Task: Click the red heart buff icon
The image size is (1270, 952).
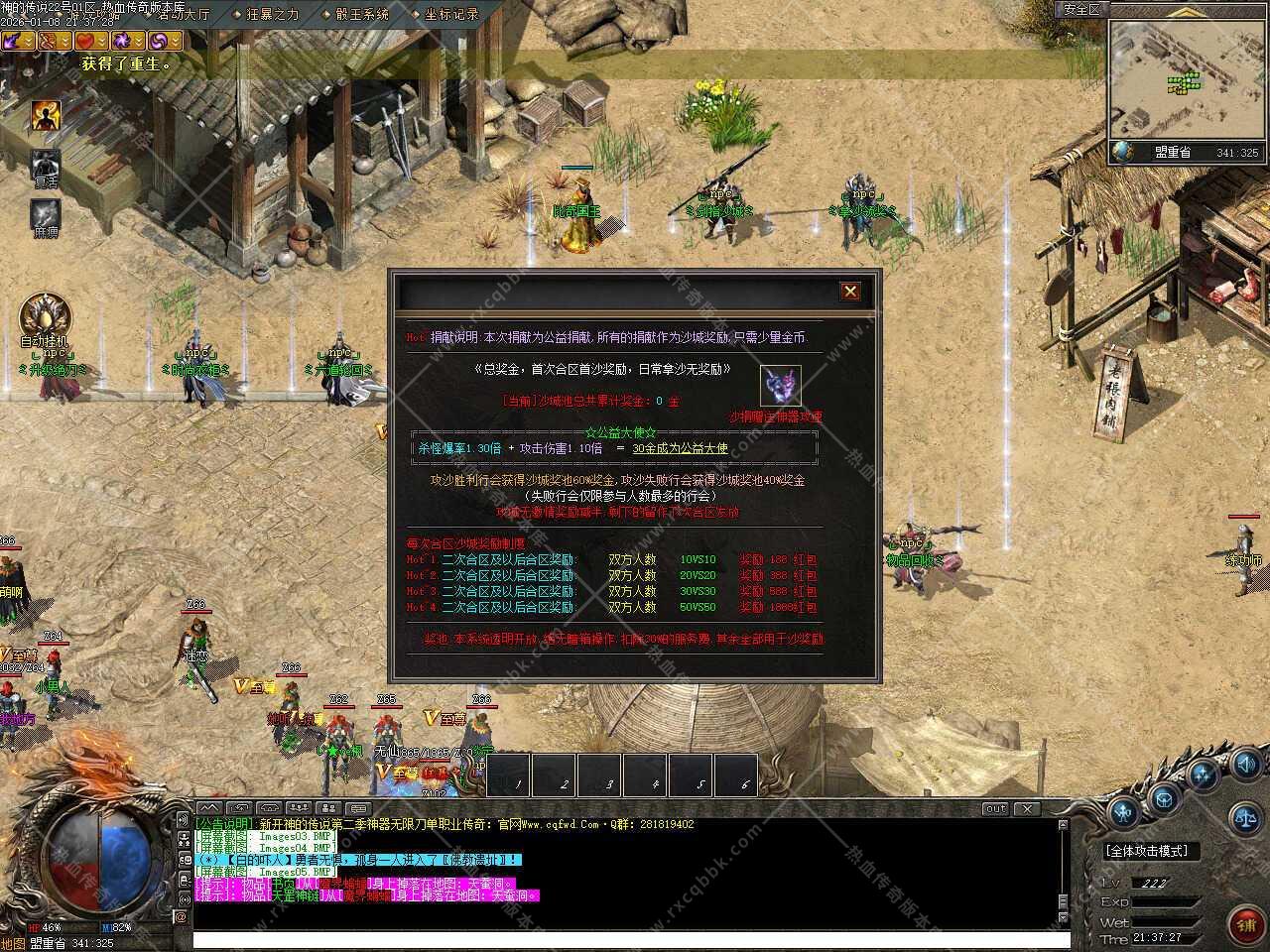Action: [x=86, y=41]
